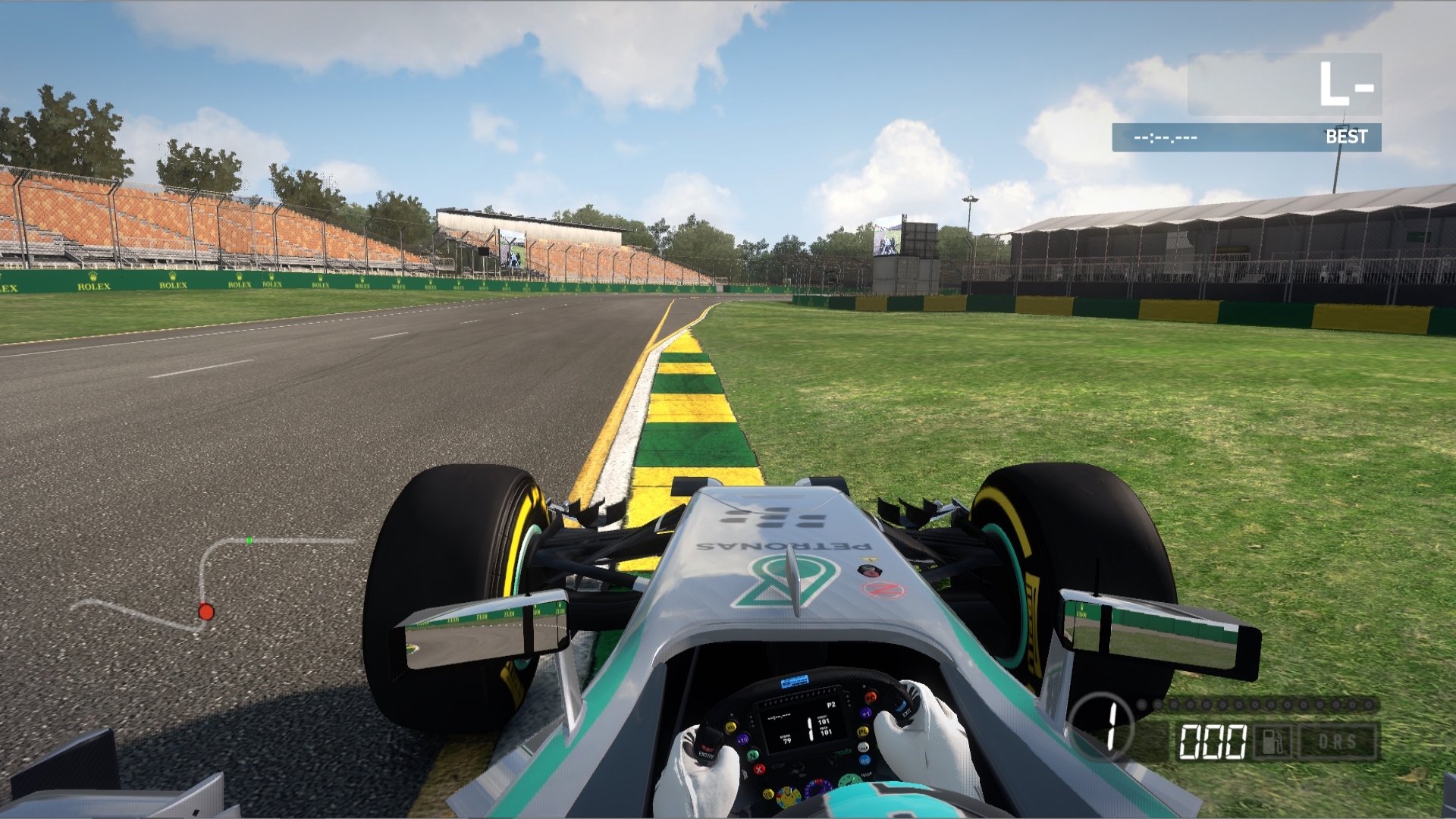Select the red car marker on minimap
This screenshot has width=1456, height=819.
[206, 611]
